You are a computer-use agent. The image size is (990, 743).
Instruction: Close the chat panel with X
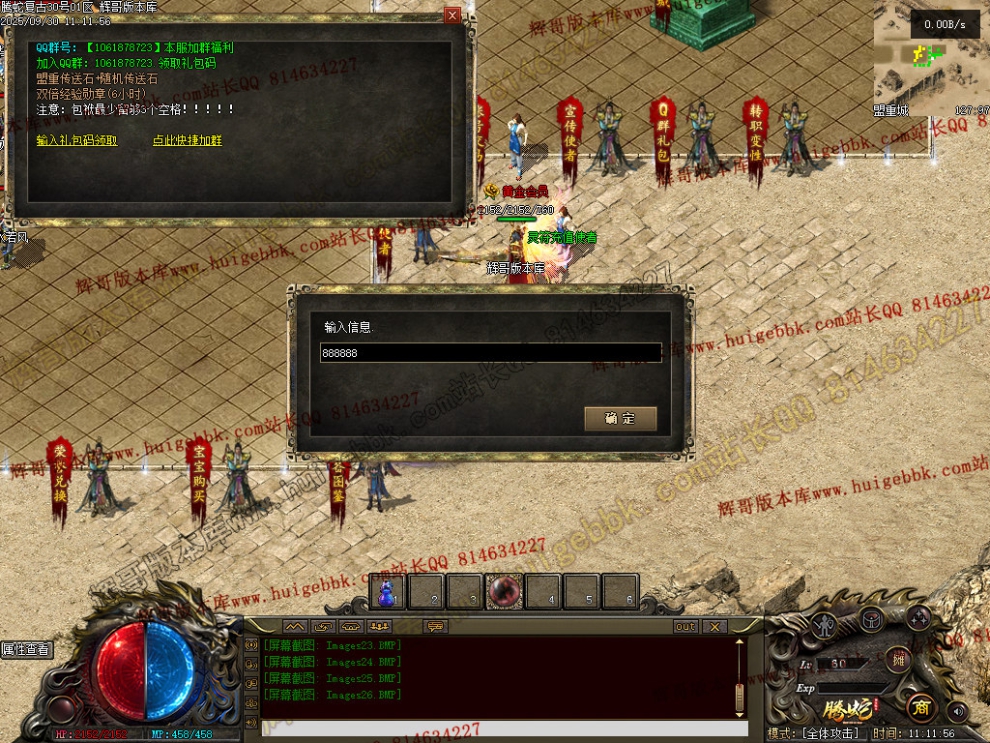coord(714,627)
